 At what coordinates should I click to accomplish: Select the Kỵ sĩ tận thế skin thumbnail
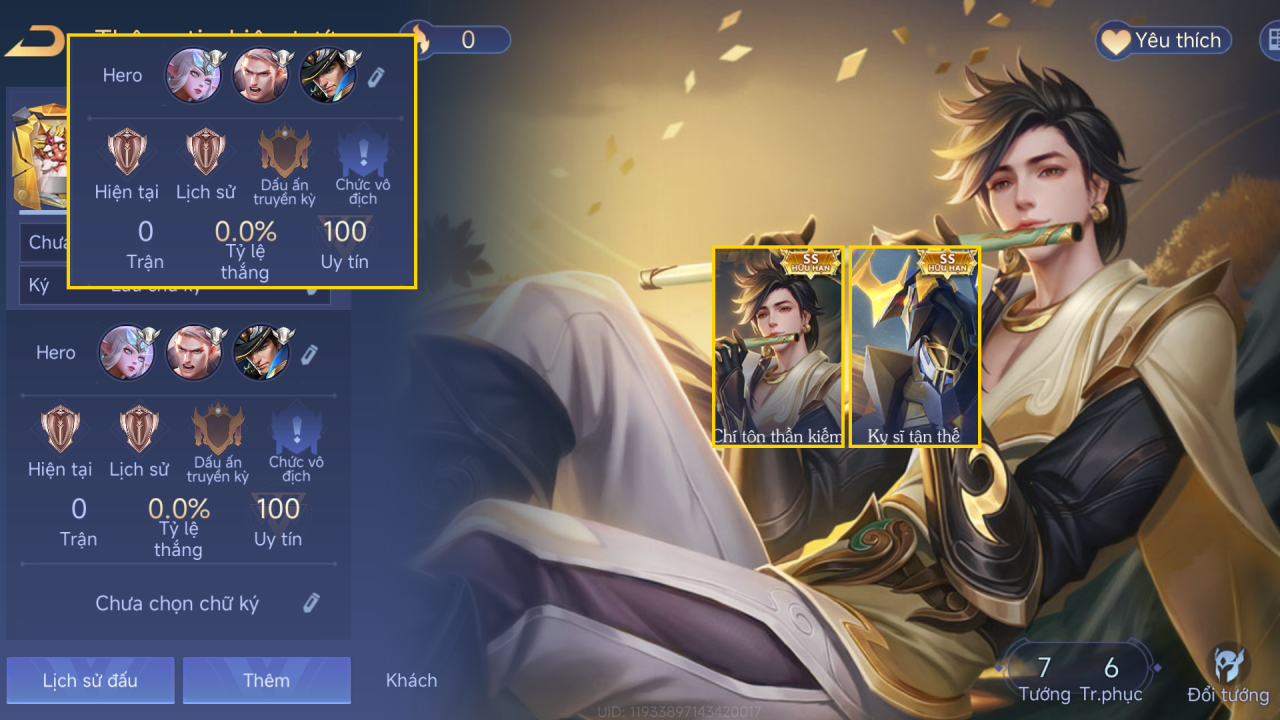pyautogui.click(x=914, y=346)
